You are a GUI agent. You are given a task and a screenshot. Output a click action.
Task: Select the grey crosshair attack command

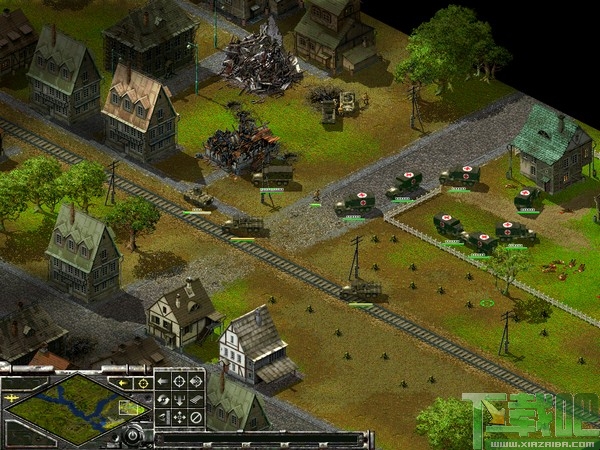pyautogui.click(x=179, y=381)
